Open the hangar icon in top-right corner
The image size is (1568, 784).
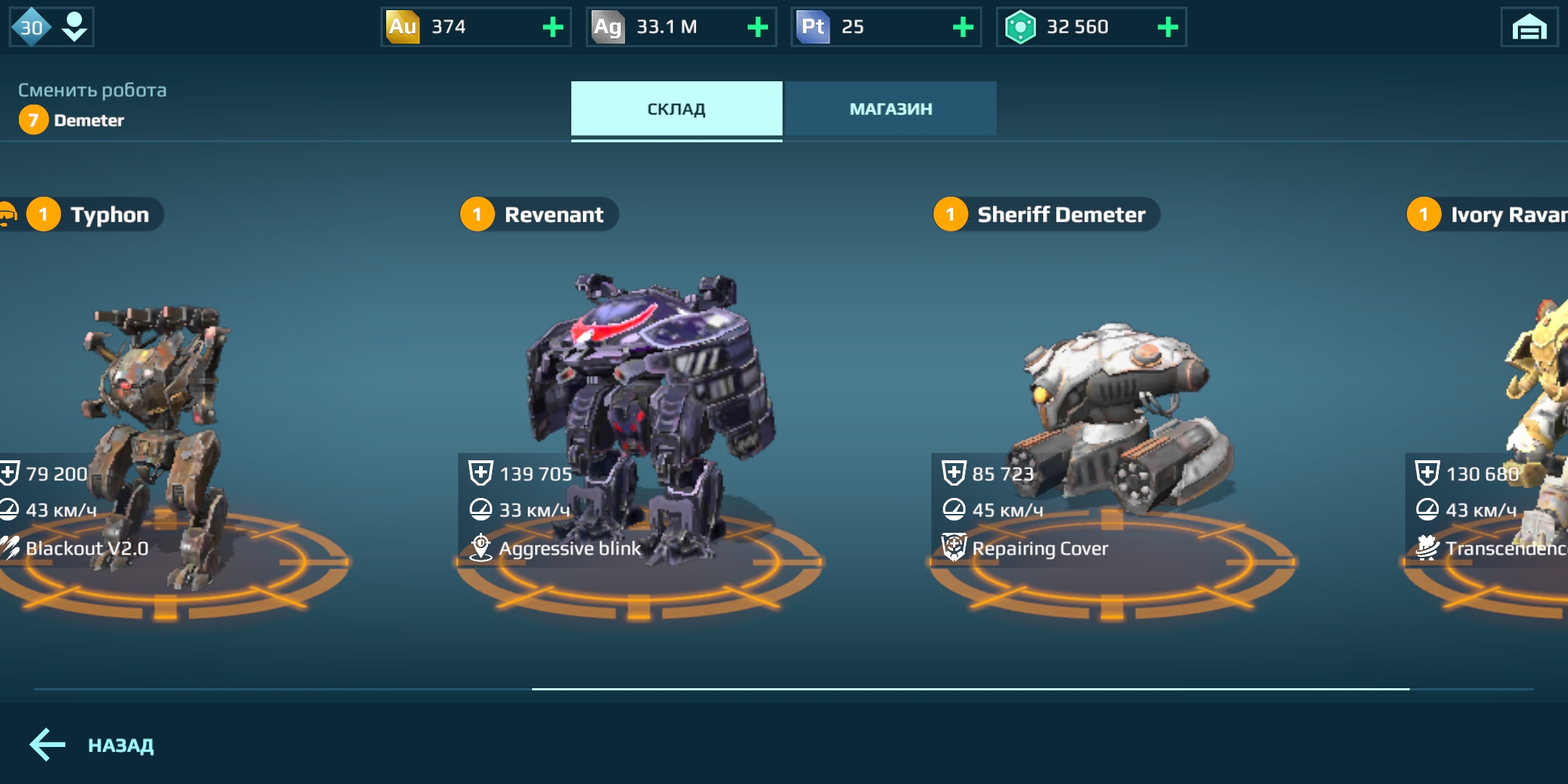1529,28
